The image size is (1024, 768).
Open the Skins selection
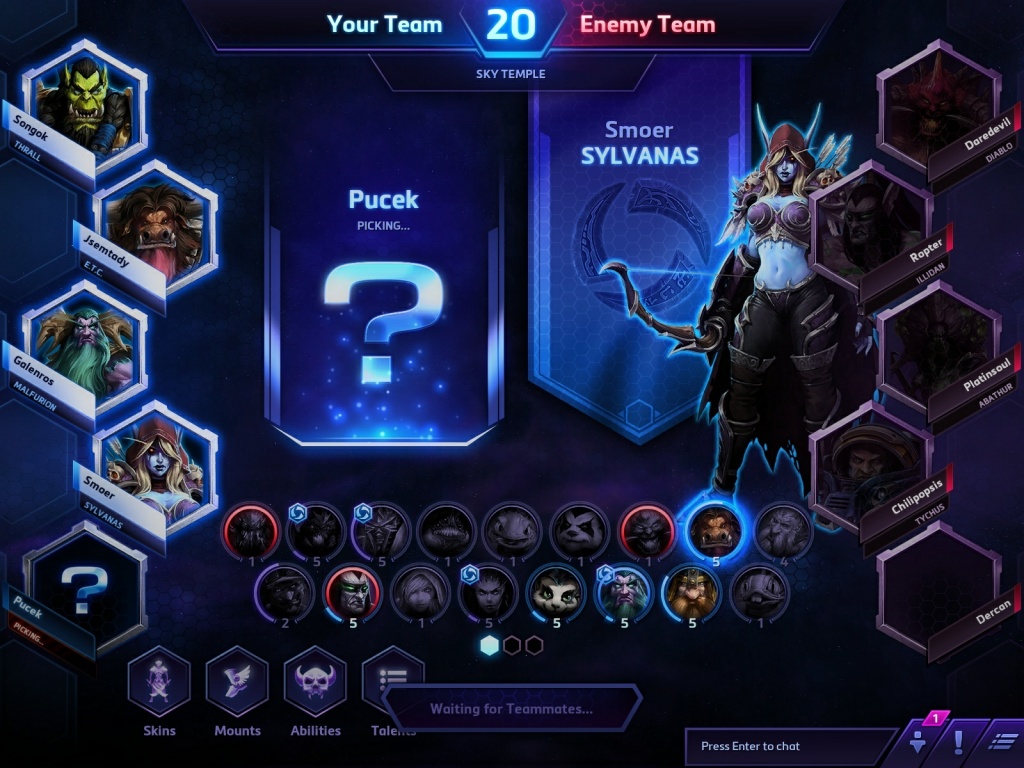pyautogui.click(x=158, y=682)
